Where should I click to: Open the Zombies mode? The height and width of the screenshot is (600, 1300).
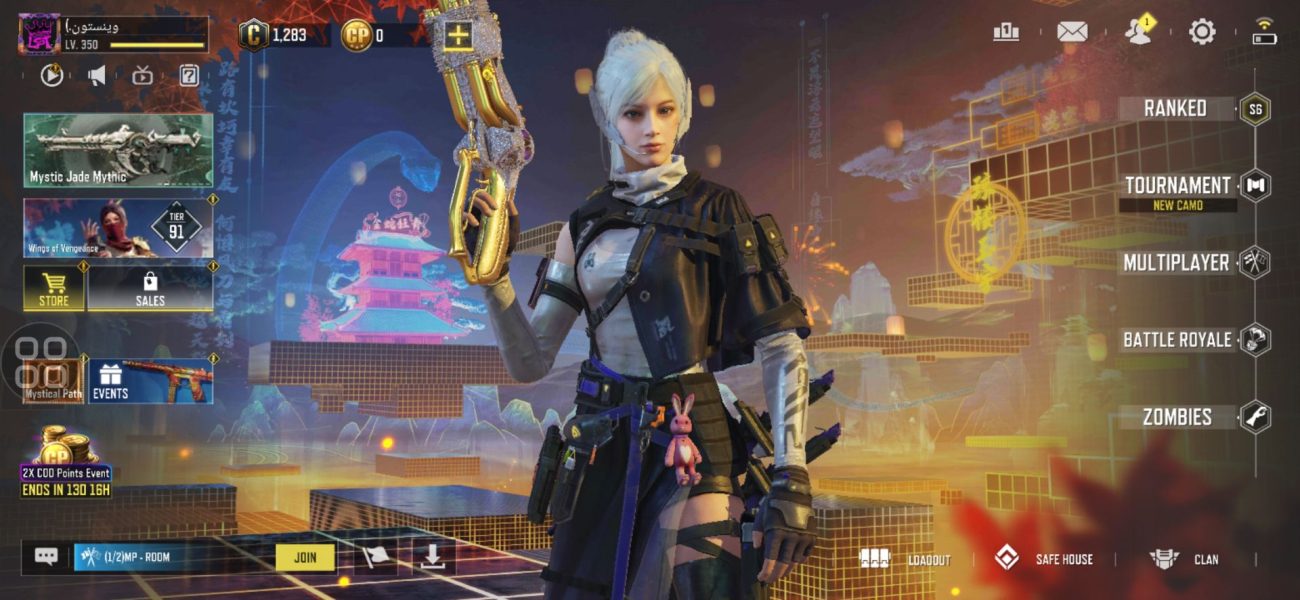point(1177,417)
